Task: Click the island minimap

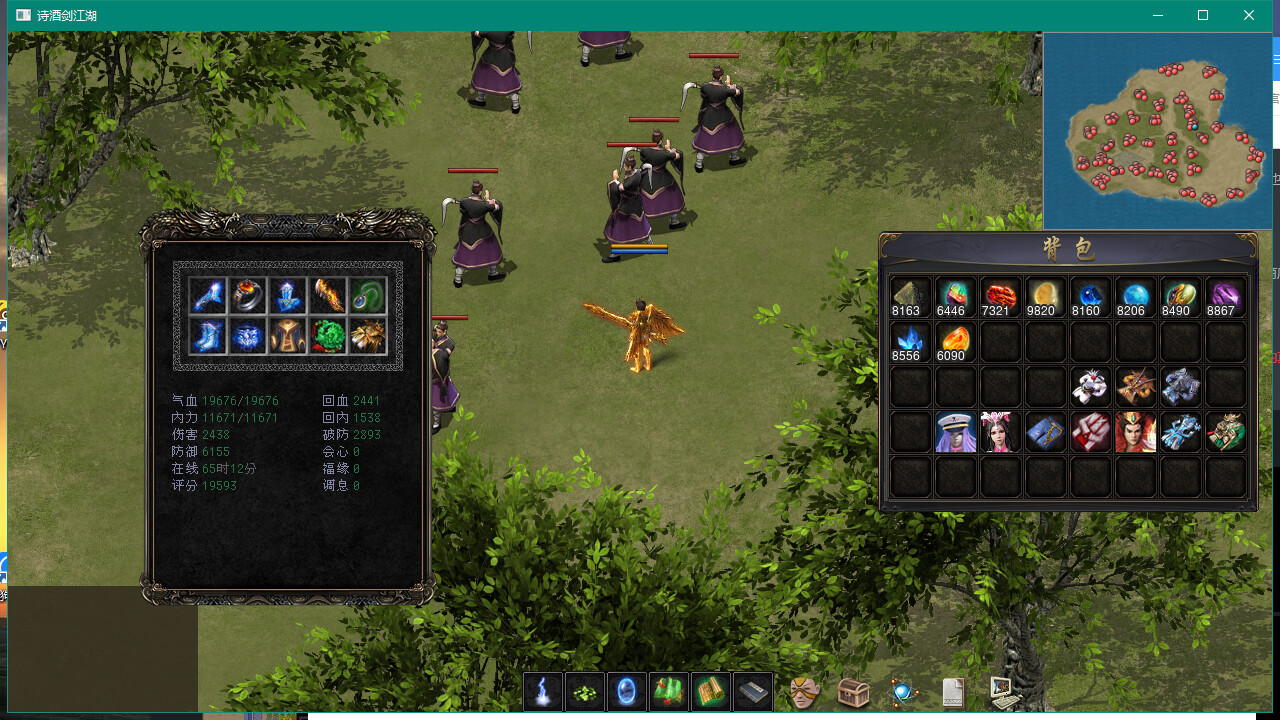Action: (1157, 131)
